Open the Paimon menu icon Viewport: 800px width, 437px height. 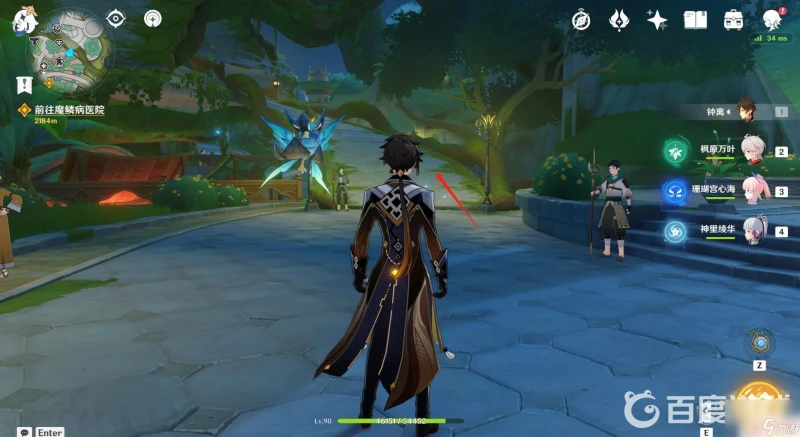point(20,21)
